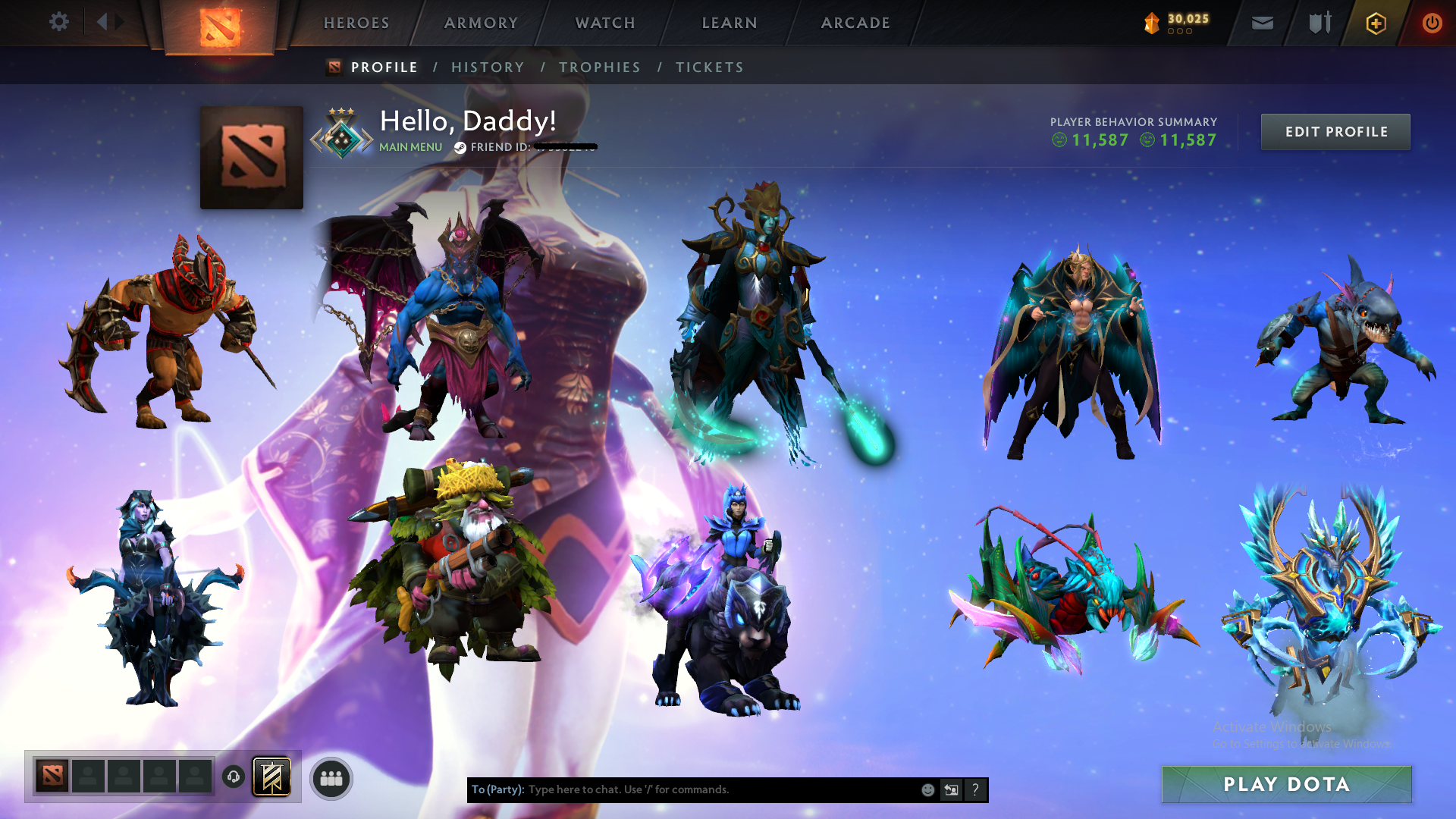Toggle the chat channel icon beside emoji
This screenshot has width=1456, height=819.
pos(951,789)
